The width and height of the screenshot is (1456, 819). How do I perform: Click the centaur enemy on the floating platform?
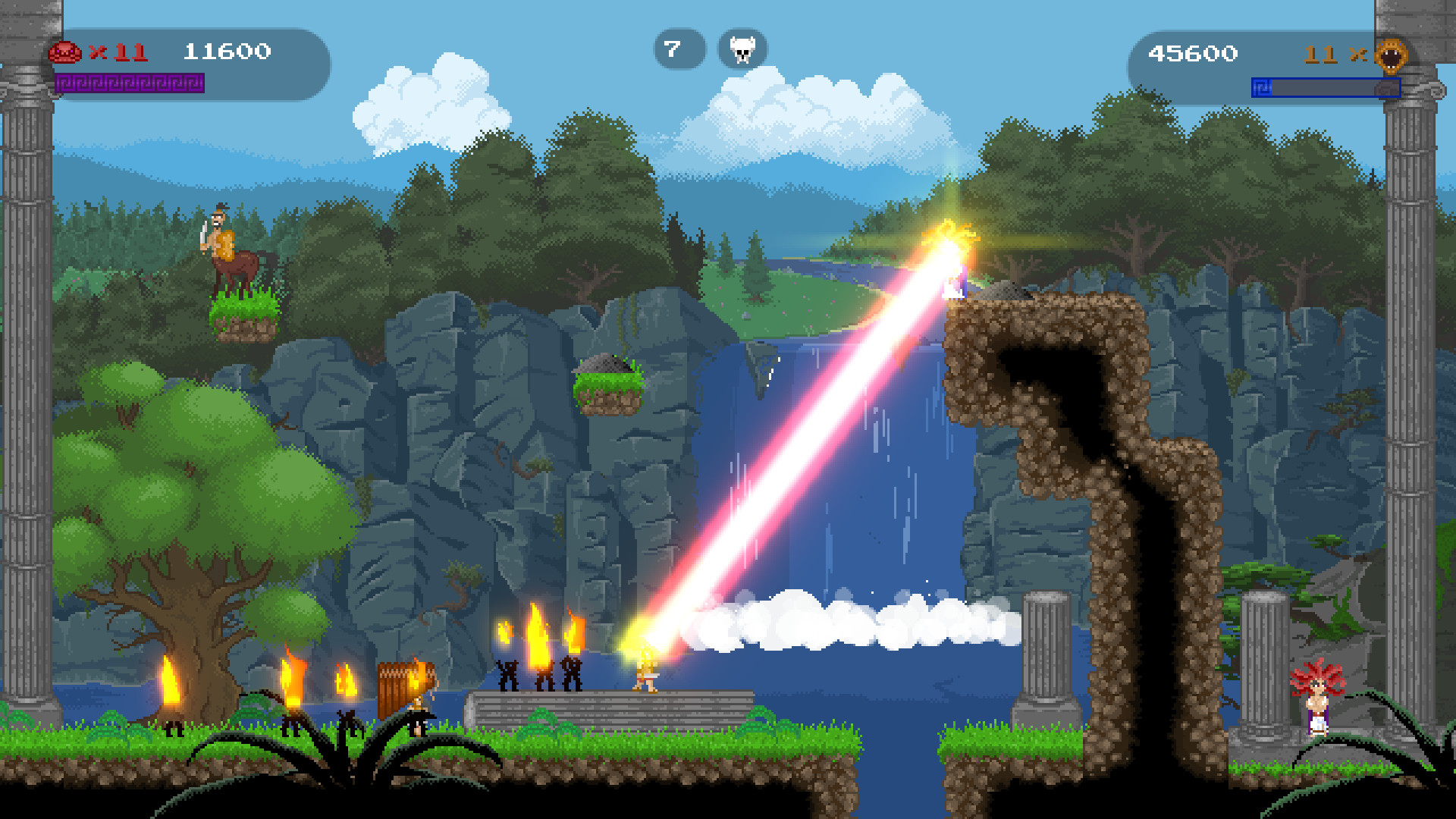[230, 250]
